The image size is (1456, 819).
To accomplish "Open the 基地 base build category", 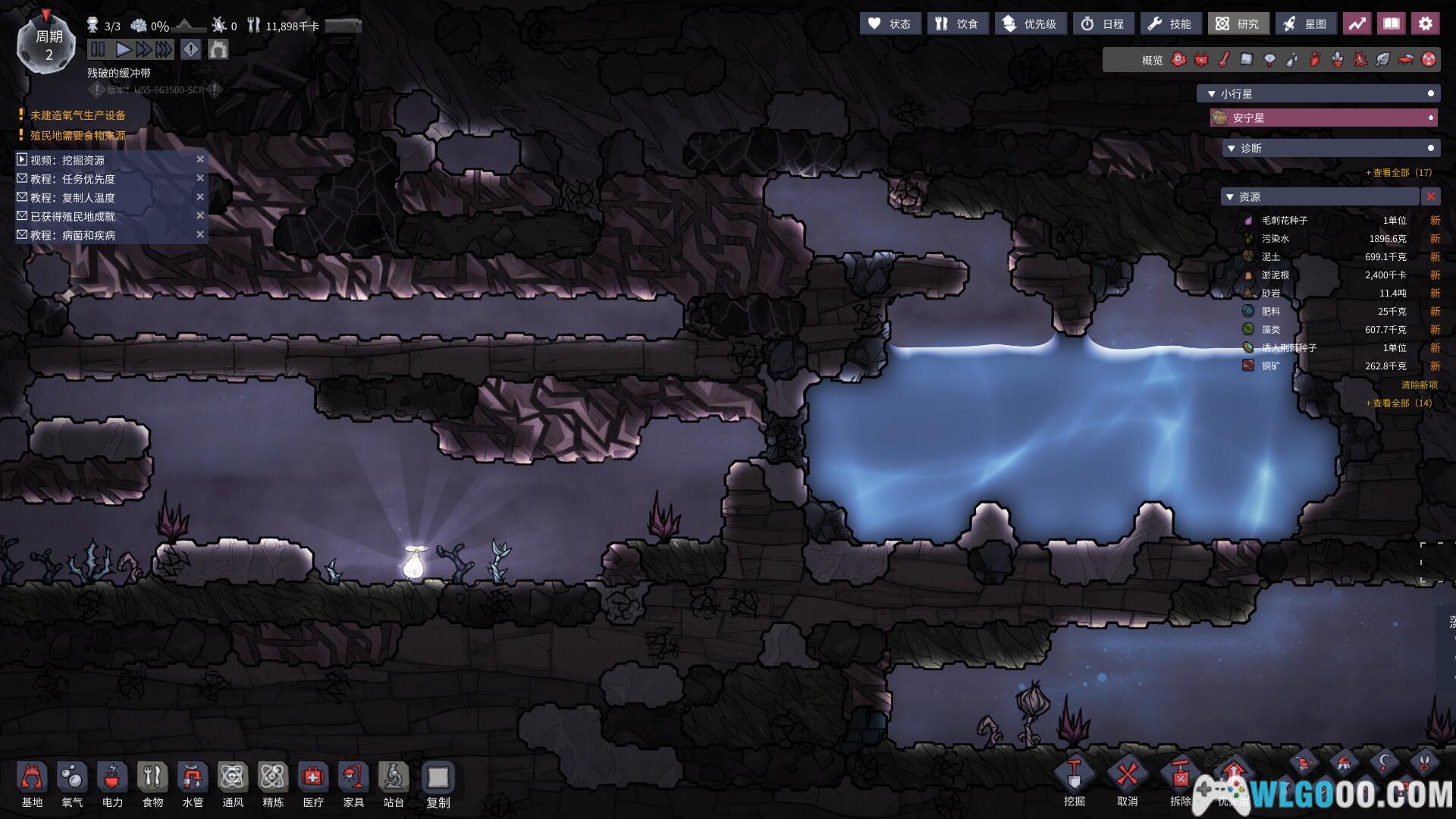I will pyautogui.click(x=32, y=784).
